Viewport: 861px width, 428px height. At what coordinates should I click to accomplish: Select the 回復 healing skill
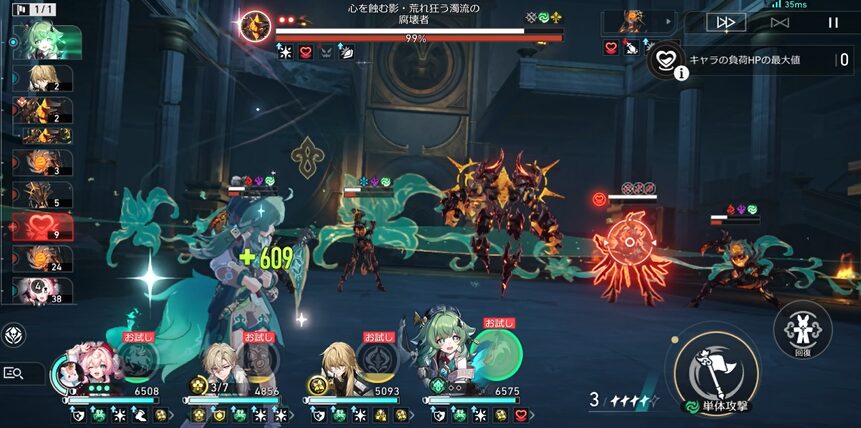[802, 327]
